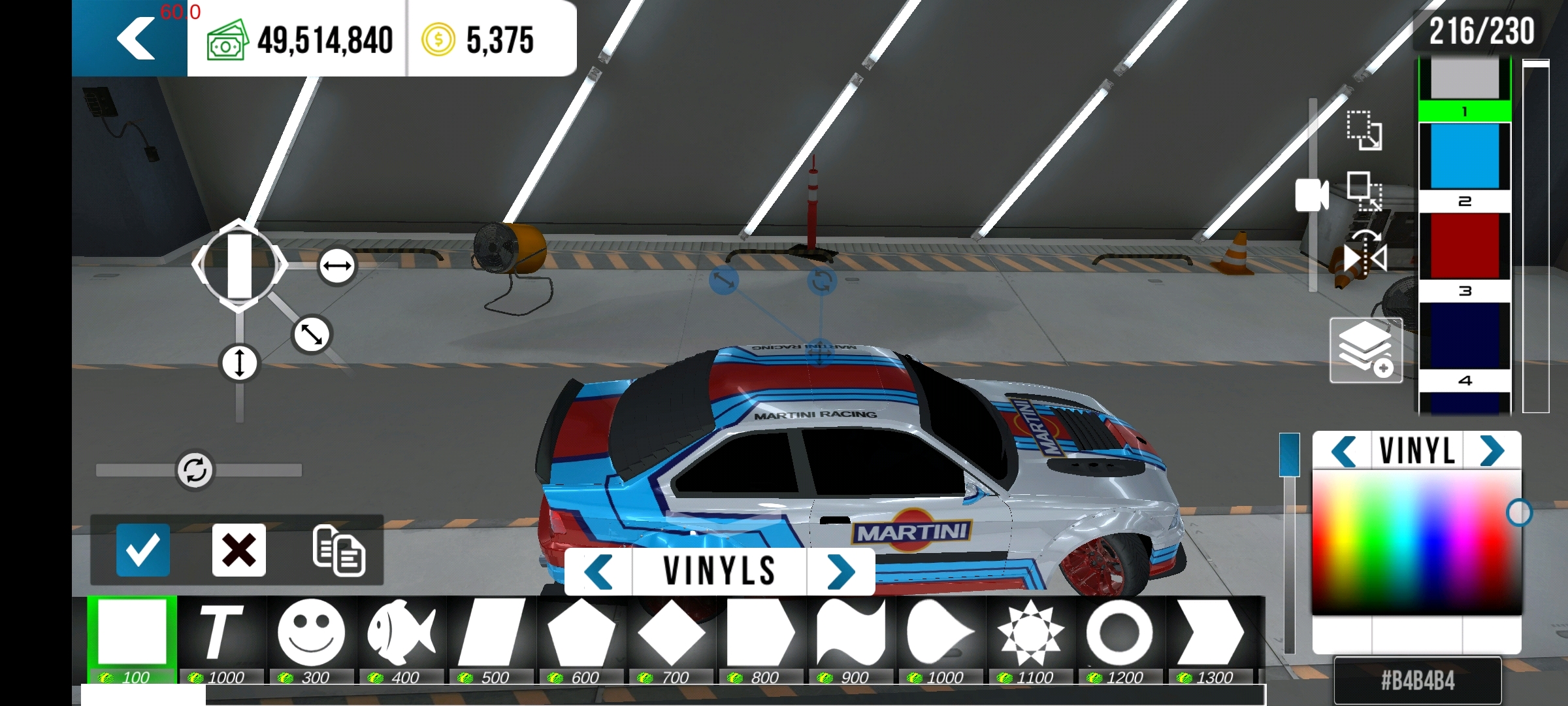Pick the fish vinyl shape
This screenshot has width=1568, height=706.
(401, 633)
